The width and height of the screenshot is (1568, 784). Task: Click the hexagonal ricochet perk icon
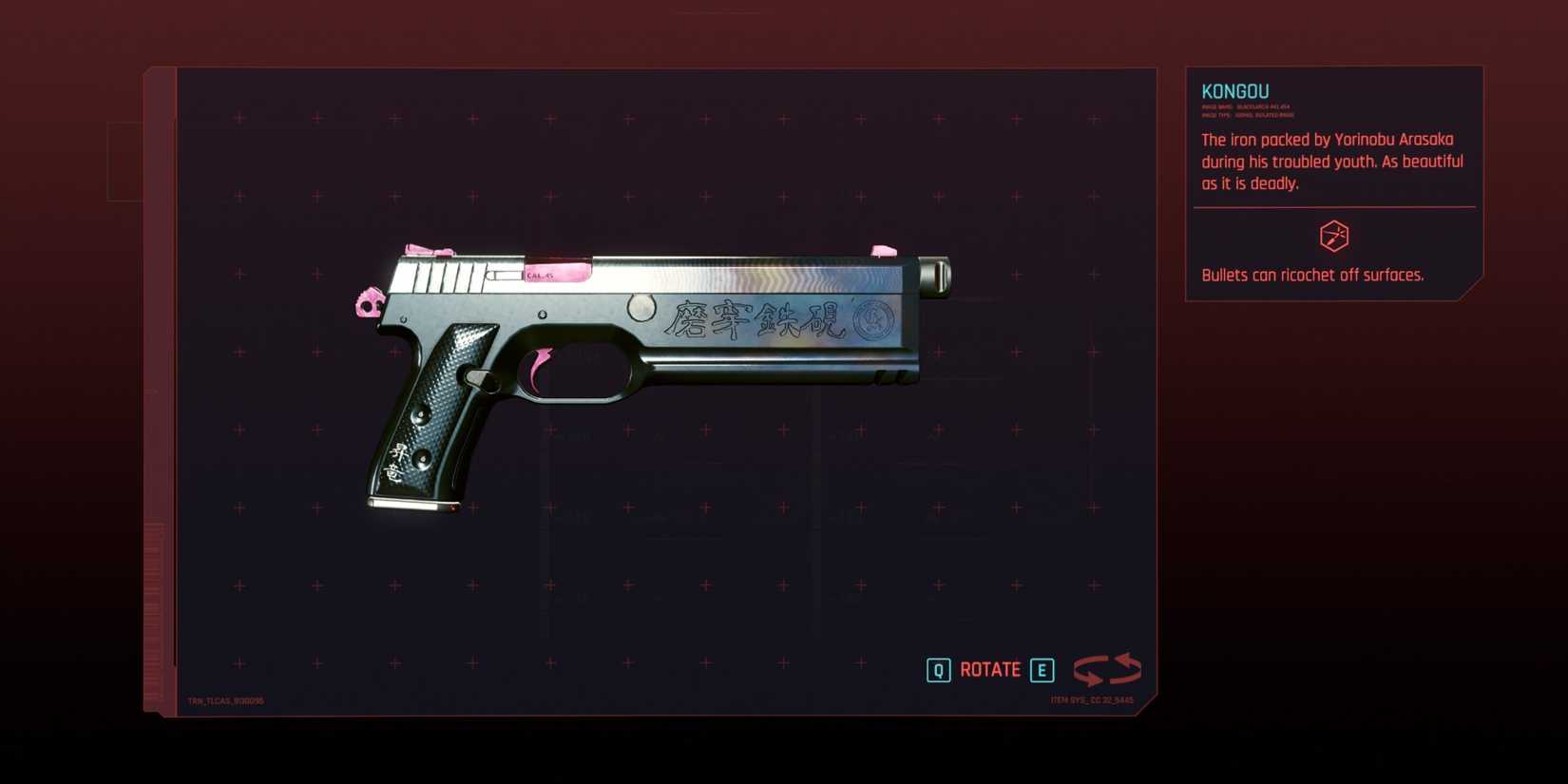(1334, 237)
